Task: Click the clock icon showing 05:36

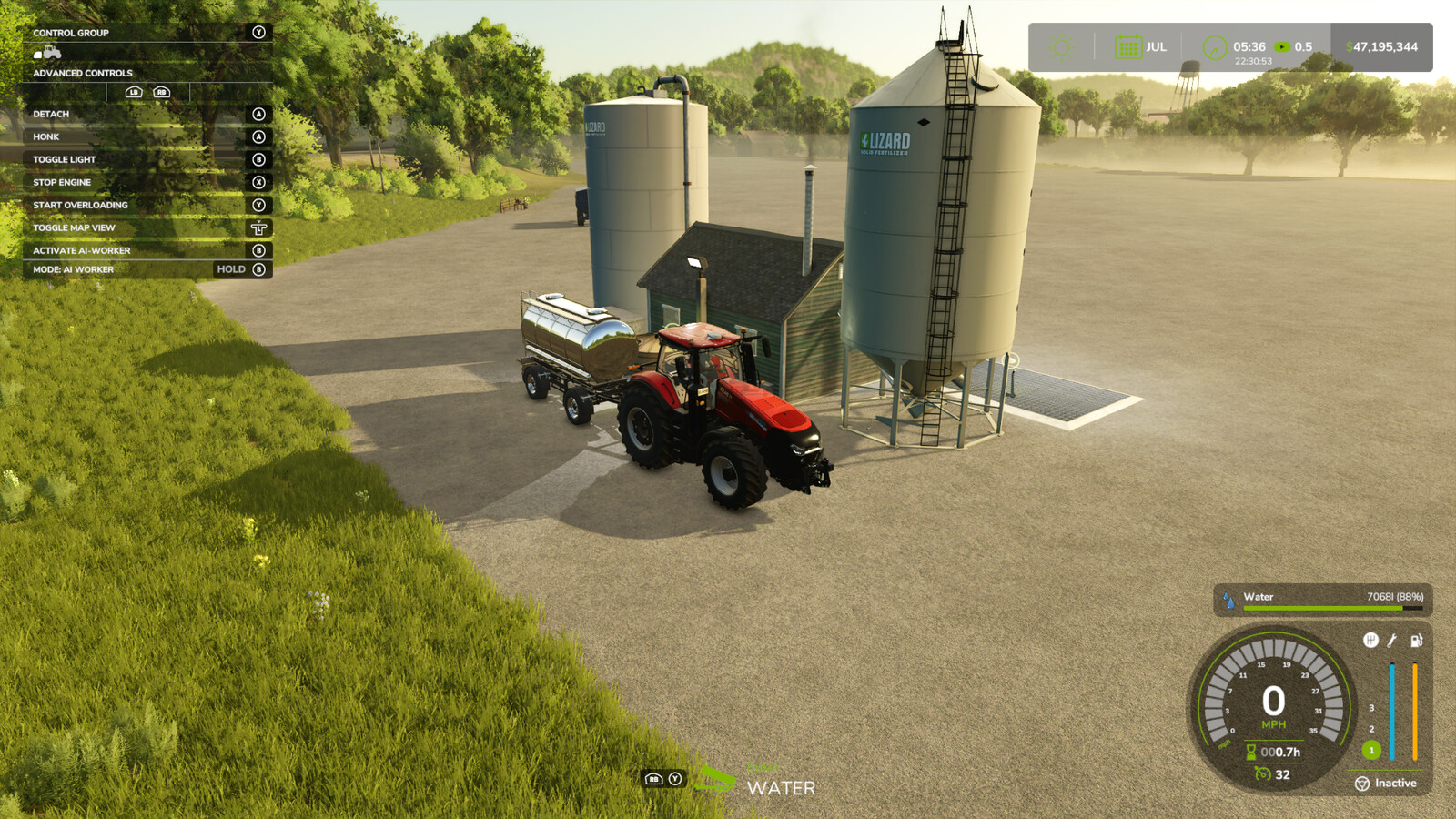Action: [1213, 47]
